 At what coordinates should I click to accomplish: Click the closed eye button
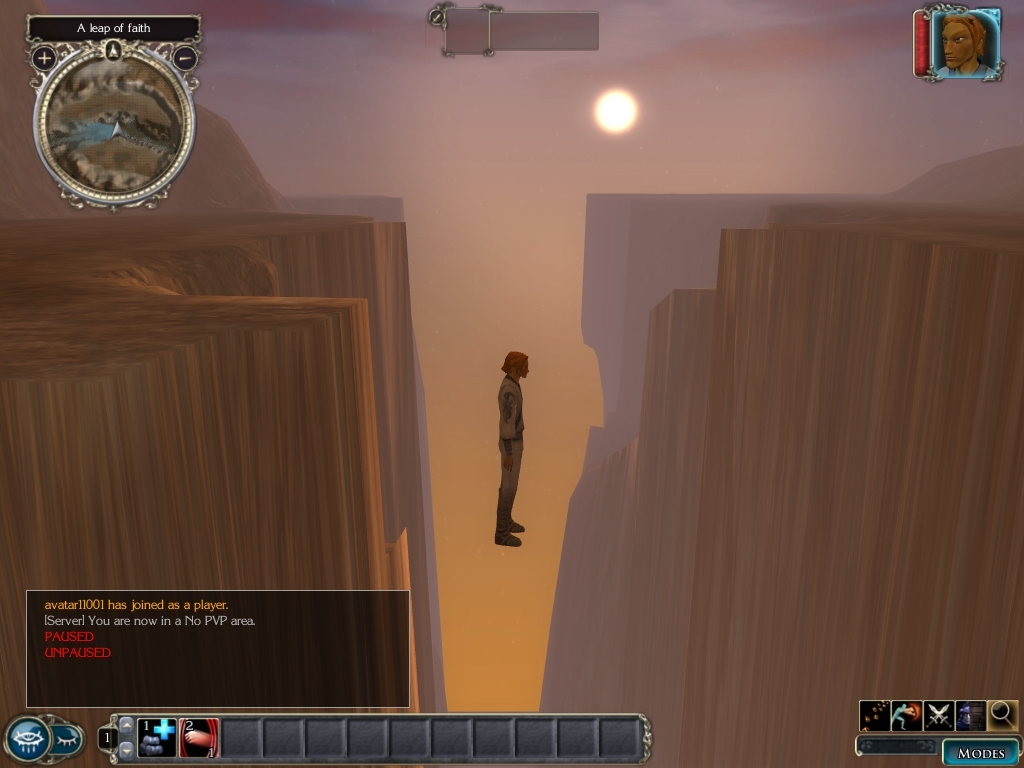pyautogui.click(x=66, y=739)
